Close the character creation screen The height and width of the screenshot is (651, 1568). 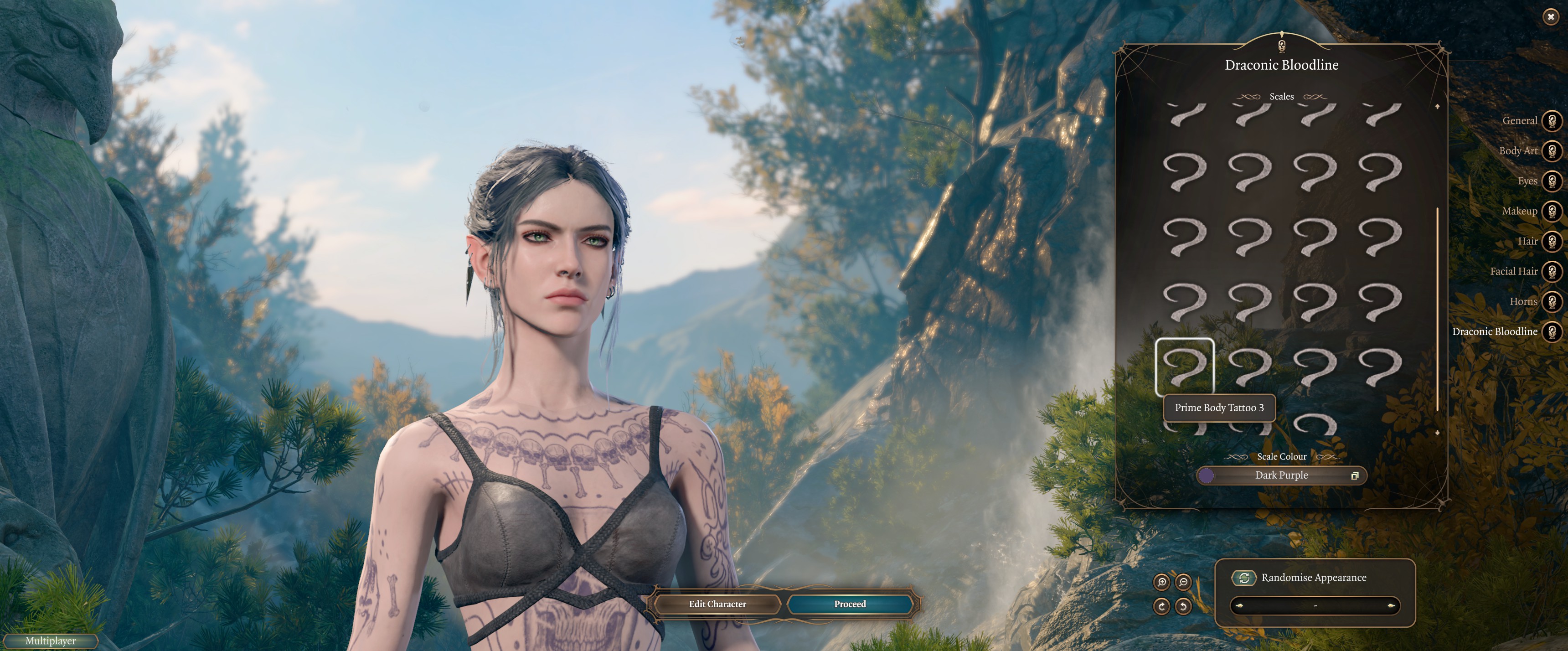point(1550,17)
